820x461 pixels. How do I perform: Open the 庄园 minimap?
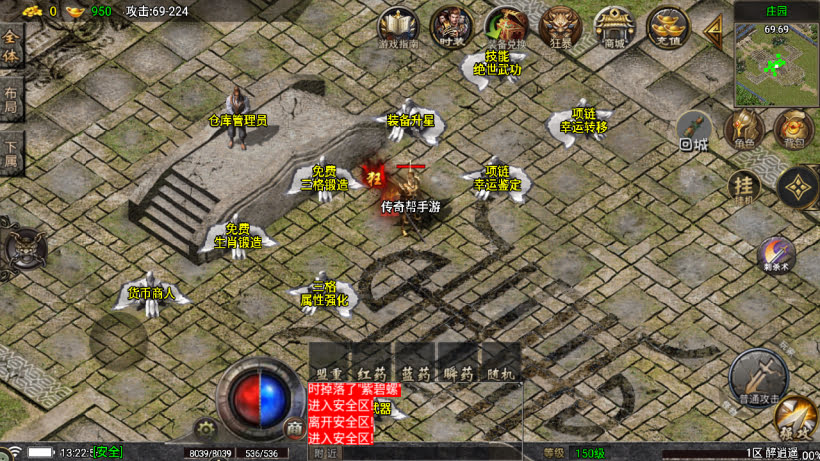pos(777,55)
